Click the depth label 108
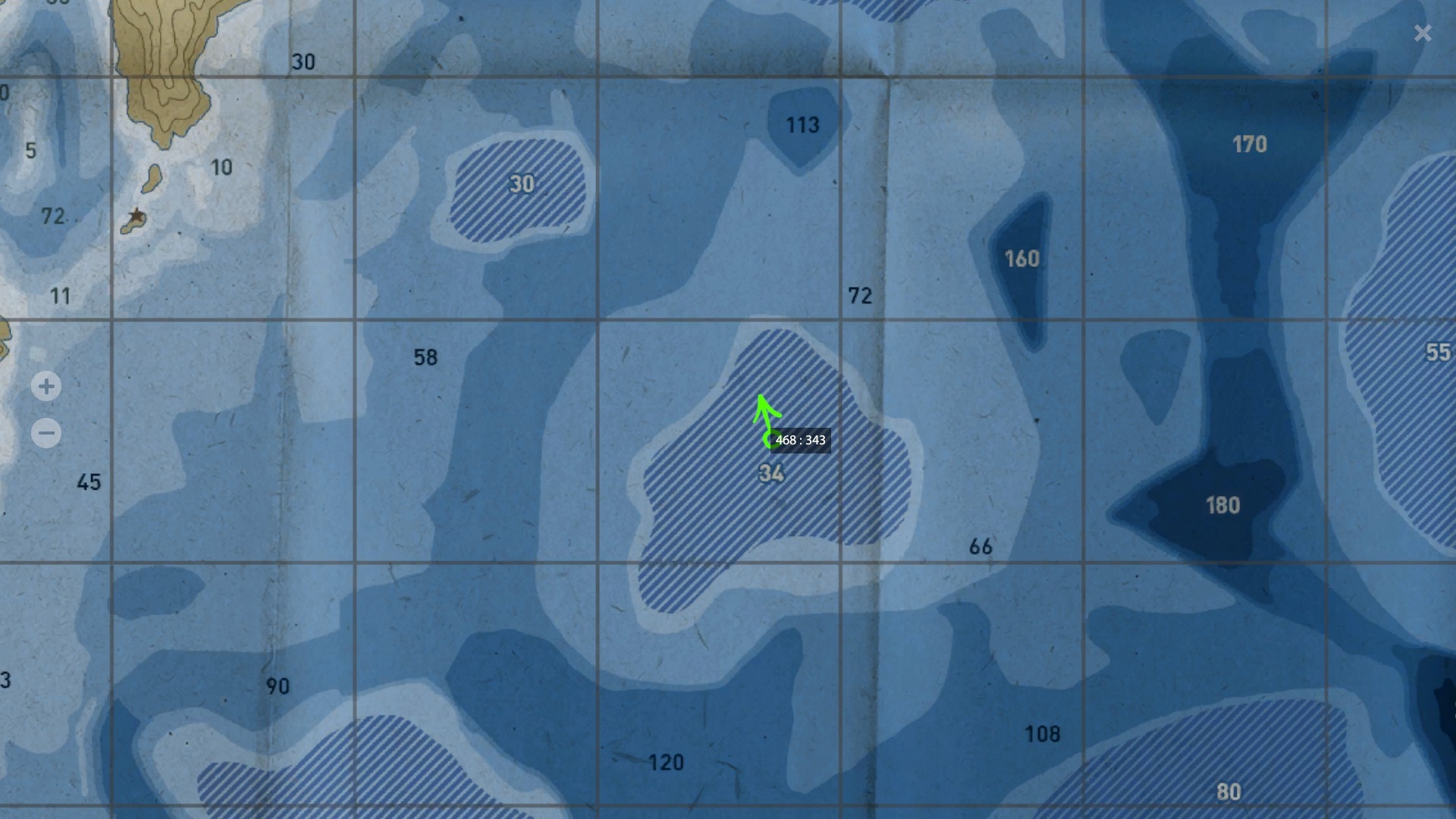Screen dimensions: 1456x819 1043,733
